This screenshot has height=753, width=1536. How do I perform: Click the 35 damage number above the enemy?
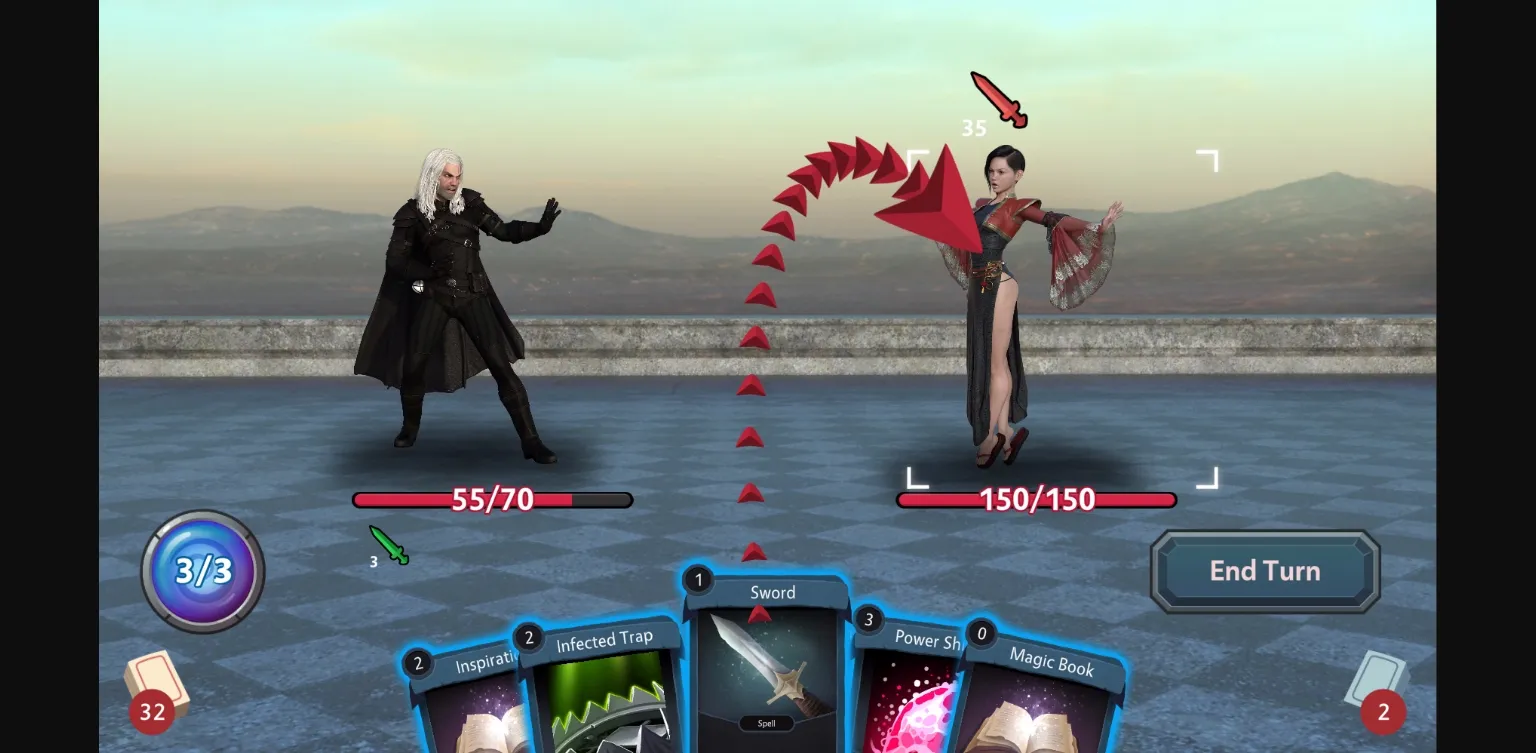click(x=972, y=127)
